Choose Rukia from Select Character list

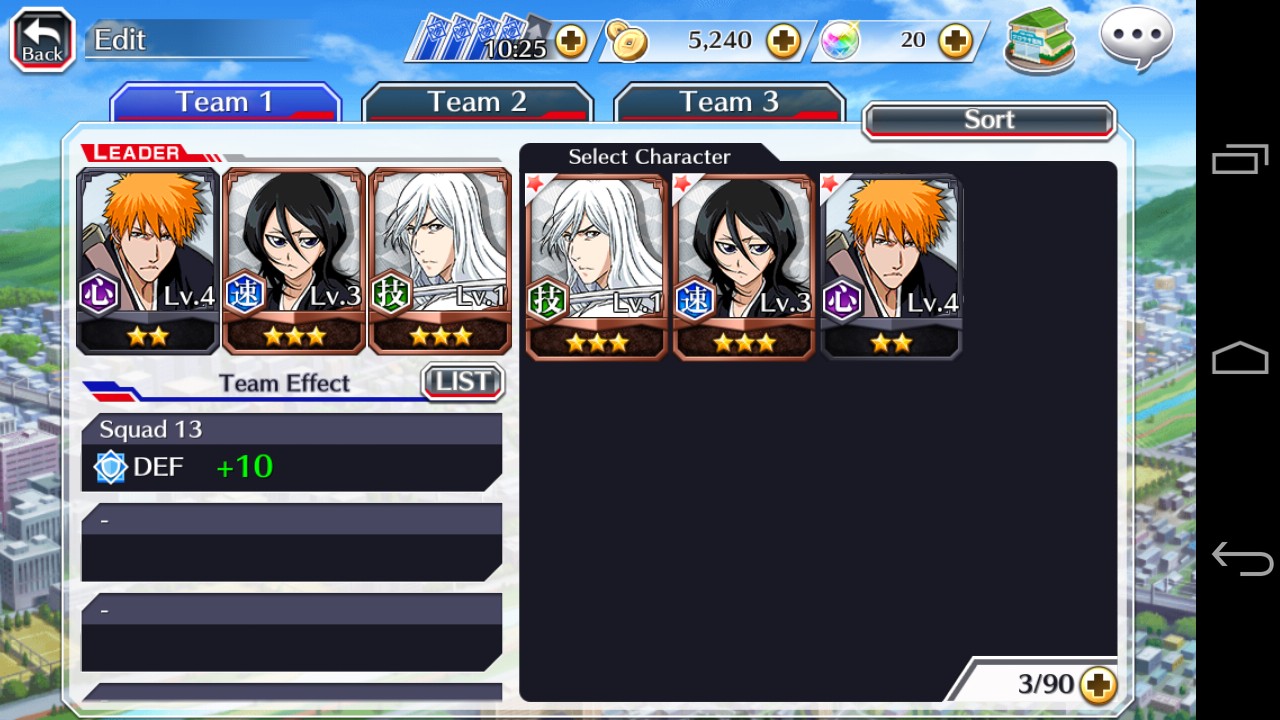click(743, 267)
